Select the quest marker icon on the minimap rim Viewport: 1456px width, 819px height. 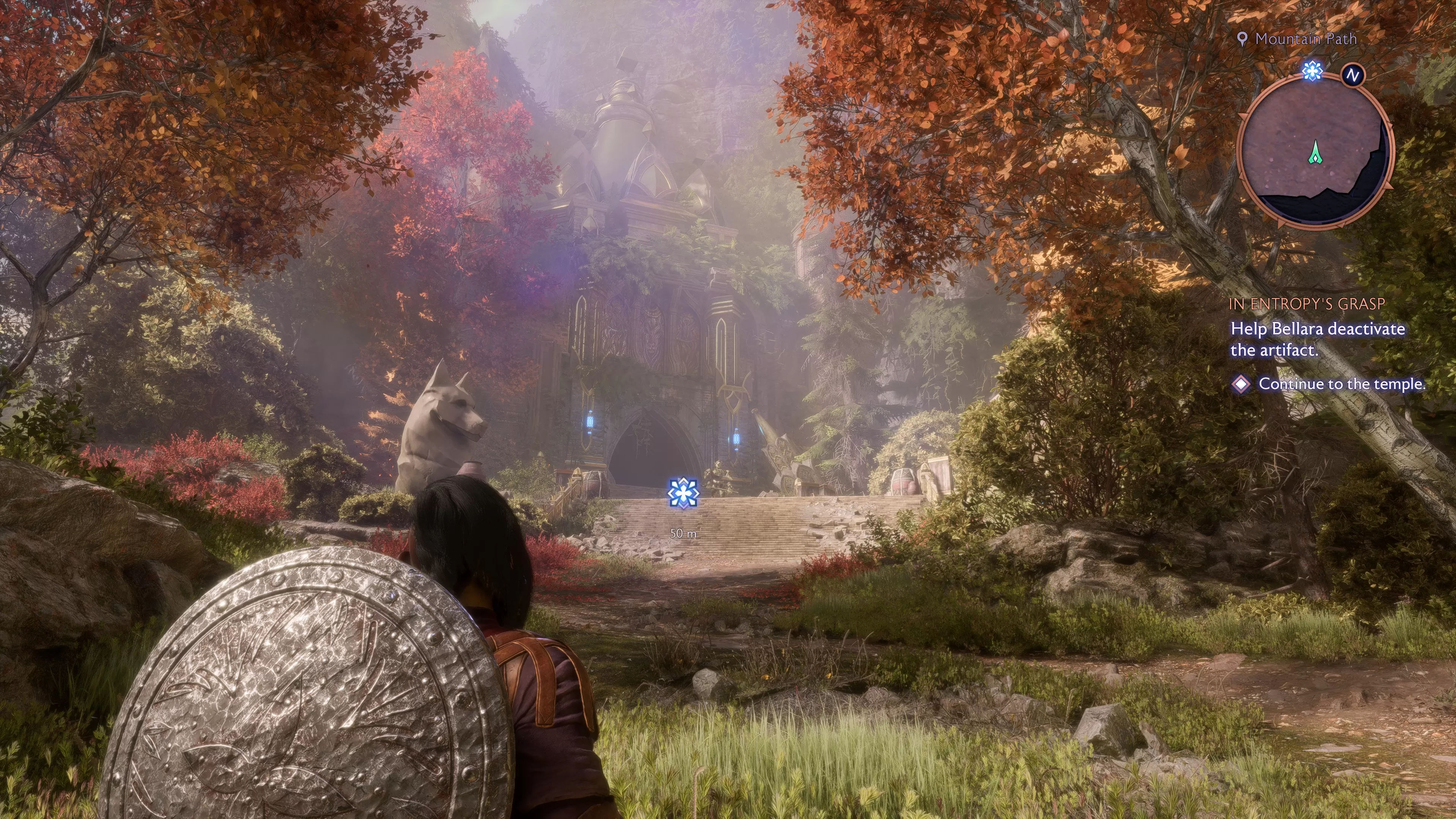1312,71
